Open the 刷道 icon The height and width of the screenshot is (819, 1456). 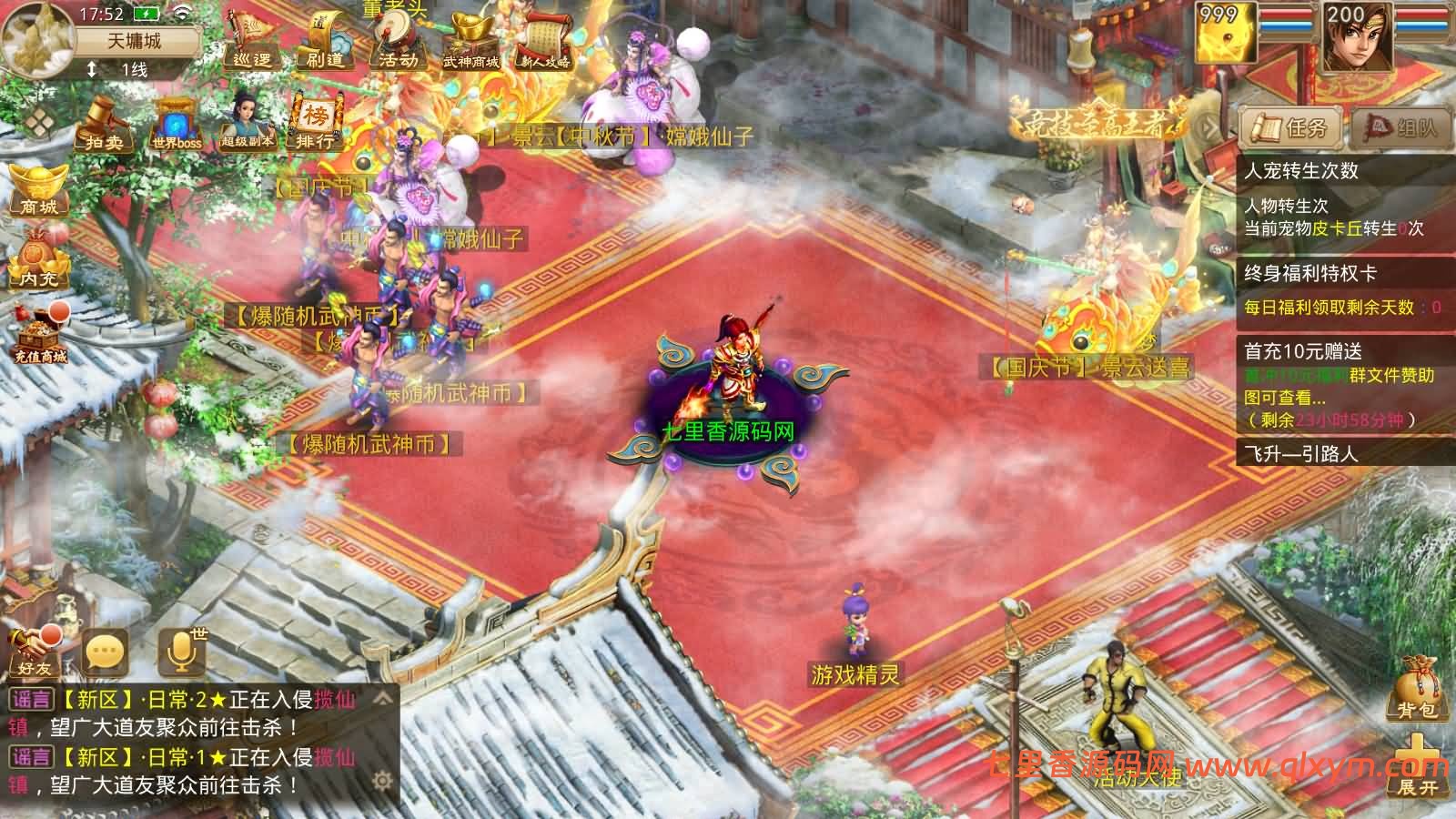click(x=325, y=41)
